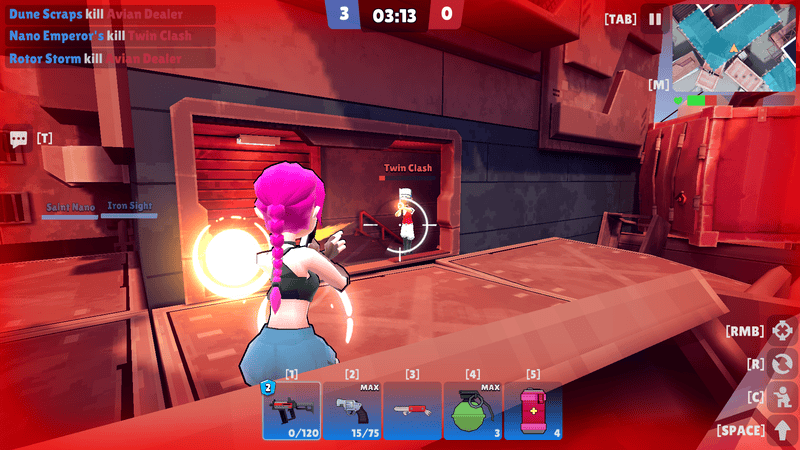Use the pink health canister
The height and width of the screenshot is (450, 800).
coord(532,410)
